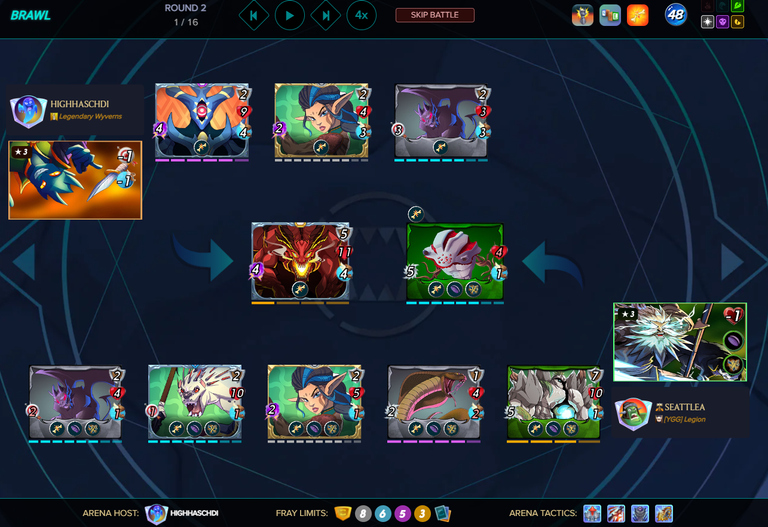Click the Skip Battle button
This screenshot has height=527, width=768.
[435, 15]
